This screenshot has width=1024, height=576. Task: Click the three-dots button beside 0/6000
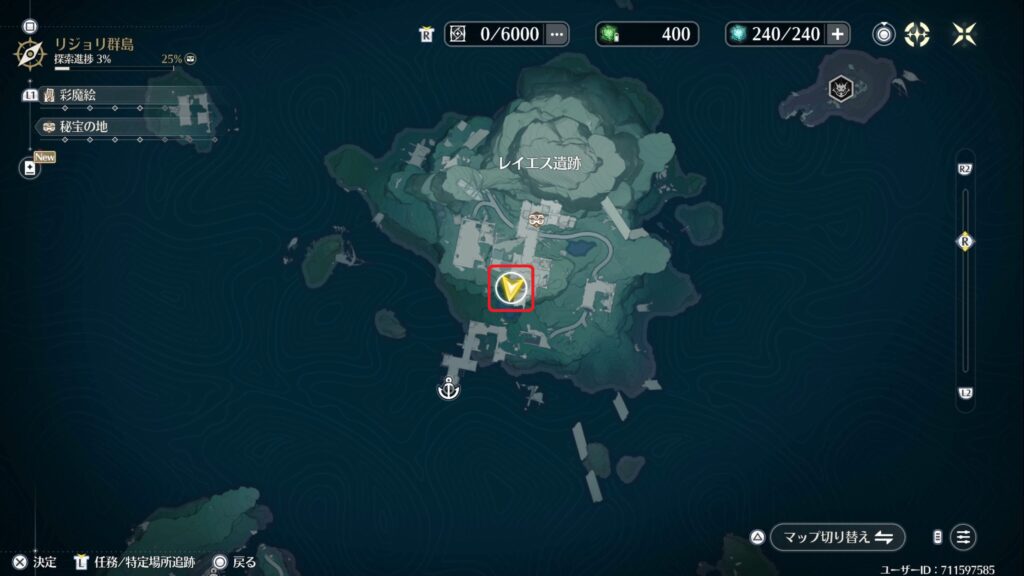pos(557,34)
